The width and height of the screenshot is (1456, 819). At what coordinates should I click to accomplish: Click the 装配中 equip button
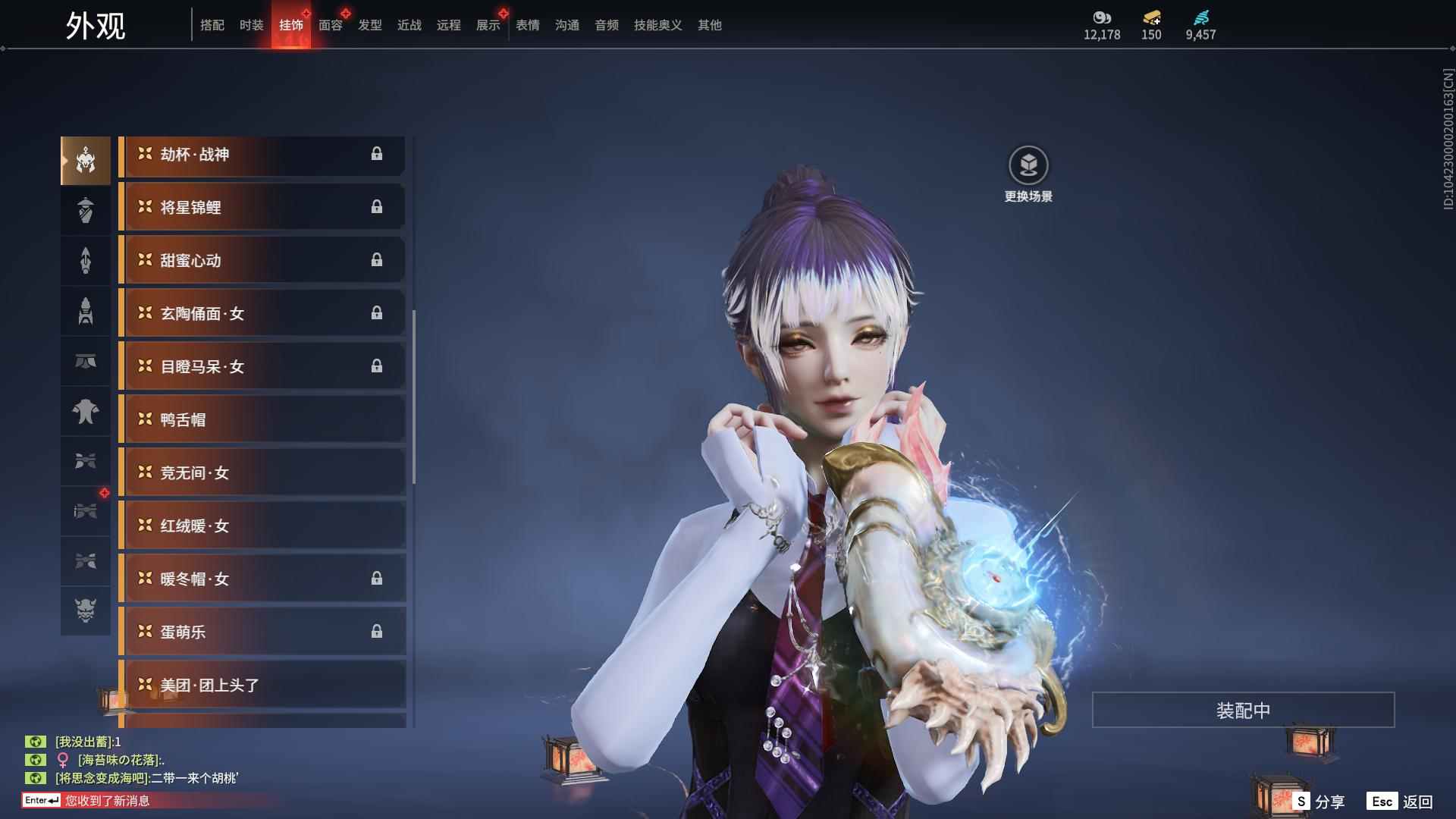[1242, 710]
